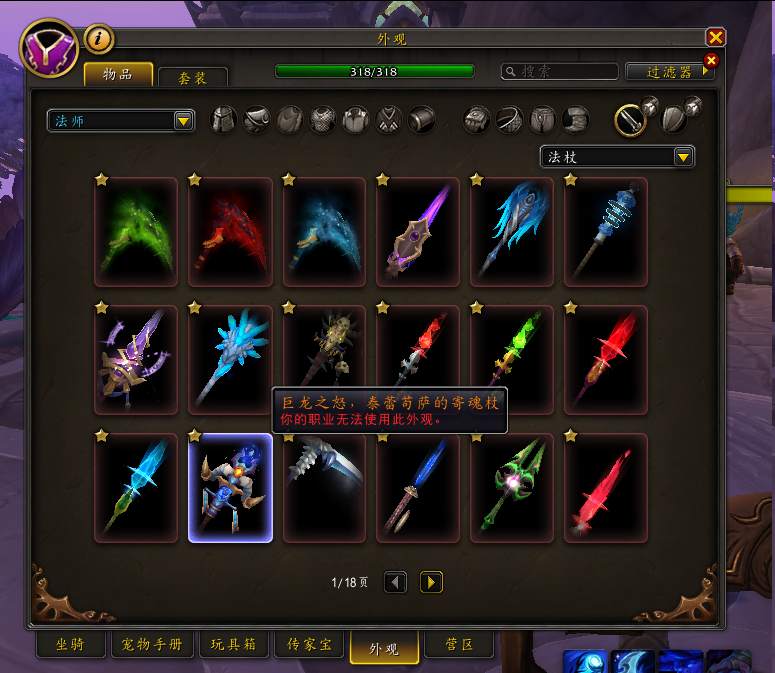Go to the next appearance page
The width and height of the screenshot is (775, 673).
tap(431, 582)
